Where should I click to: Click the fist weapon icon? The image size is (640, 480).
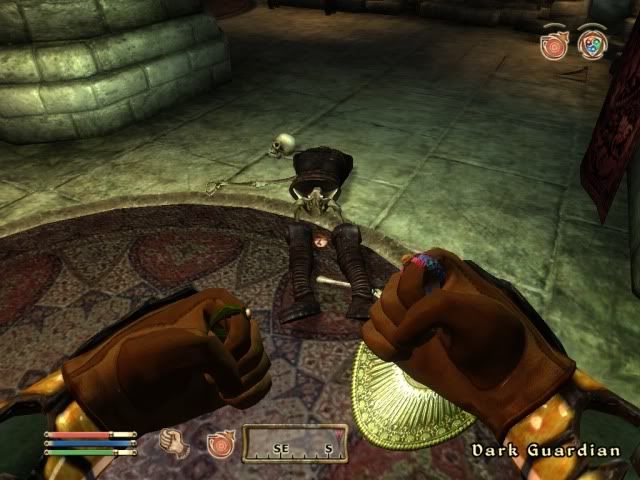coord(177,443)
